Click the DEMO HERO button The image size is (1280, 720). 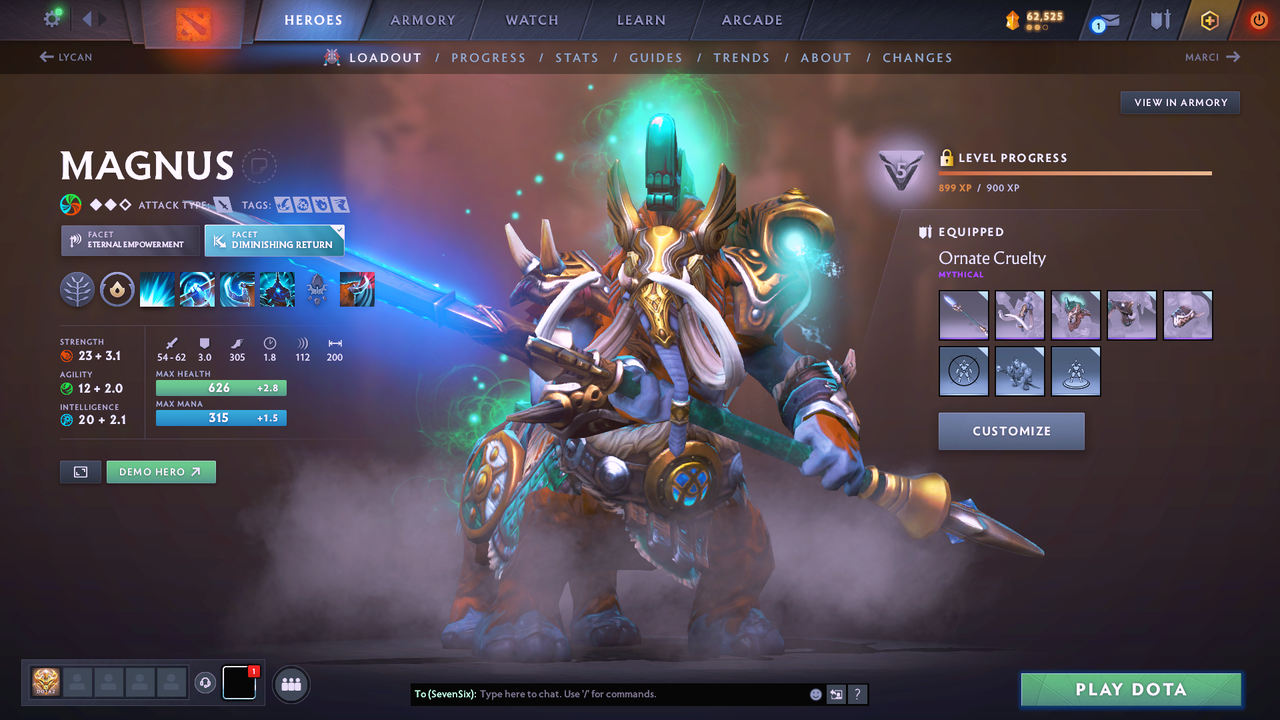[x=161, y=471]
